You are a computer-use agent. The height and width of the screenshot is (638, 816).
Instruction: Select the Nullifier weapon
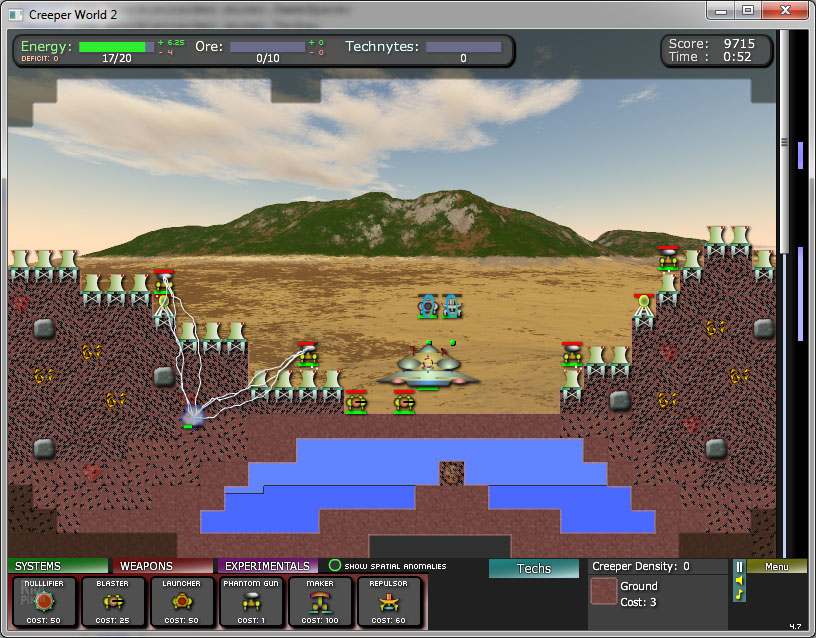tap(43, 602)
